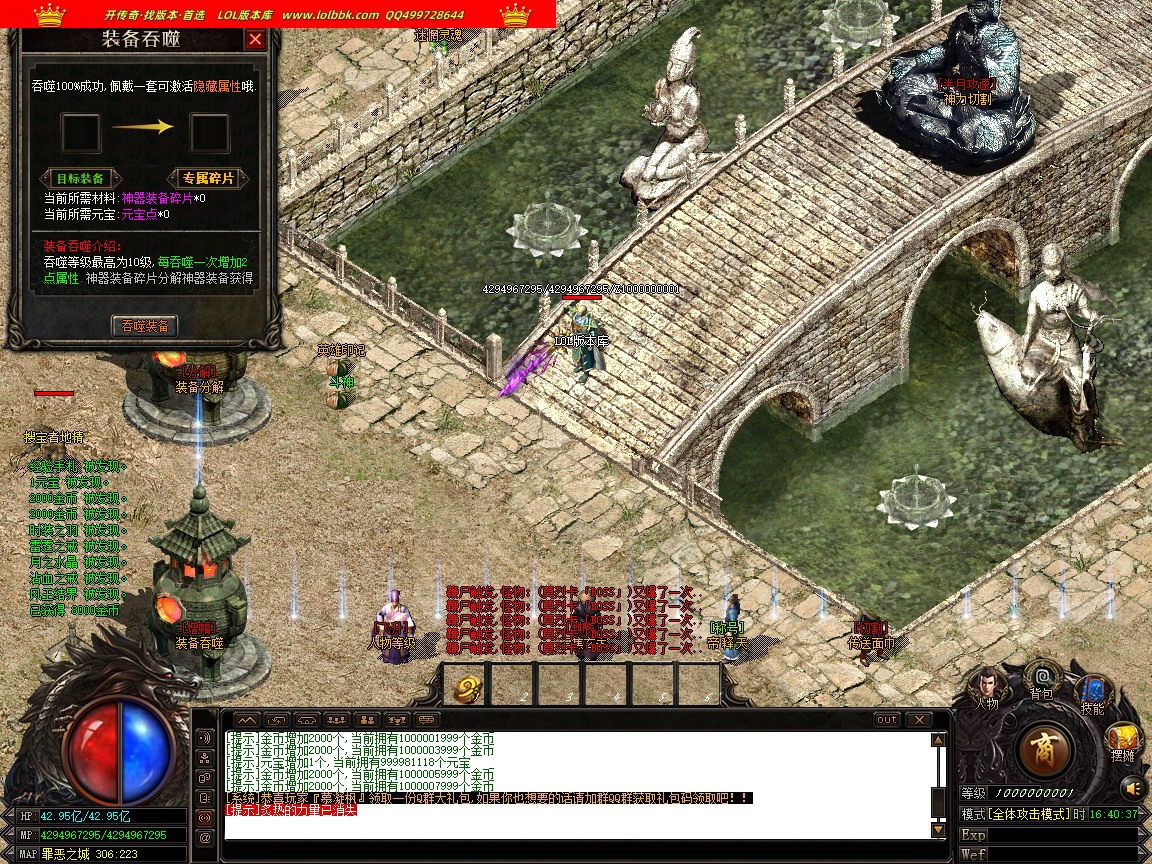The image size is (1152, 864).
Task: Select the 专属碎片 exclusive fragment slot
Action: tap(209, 132)
